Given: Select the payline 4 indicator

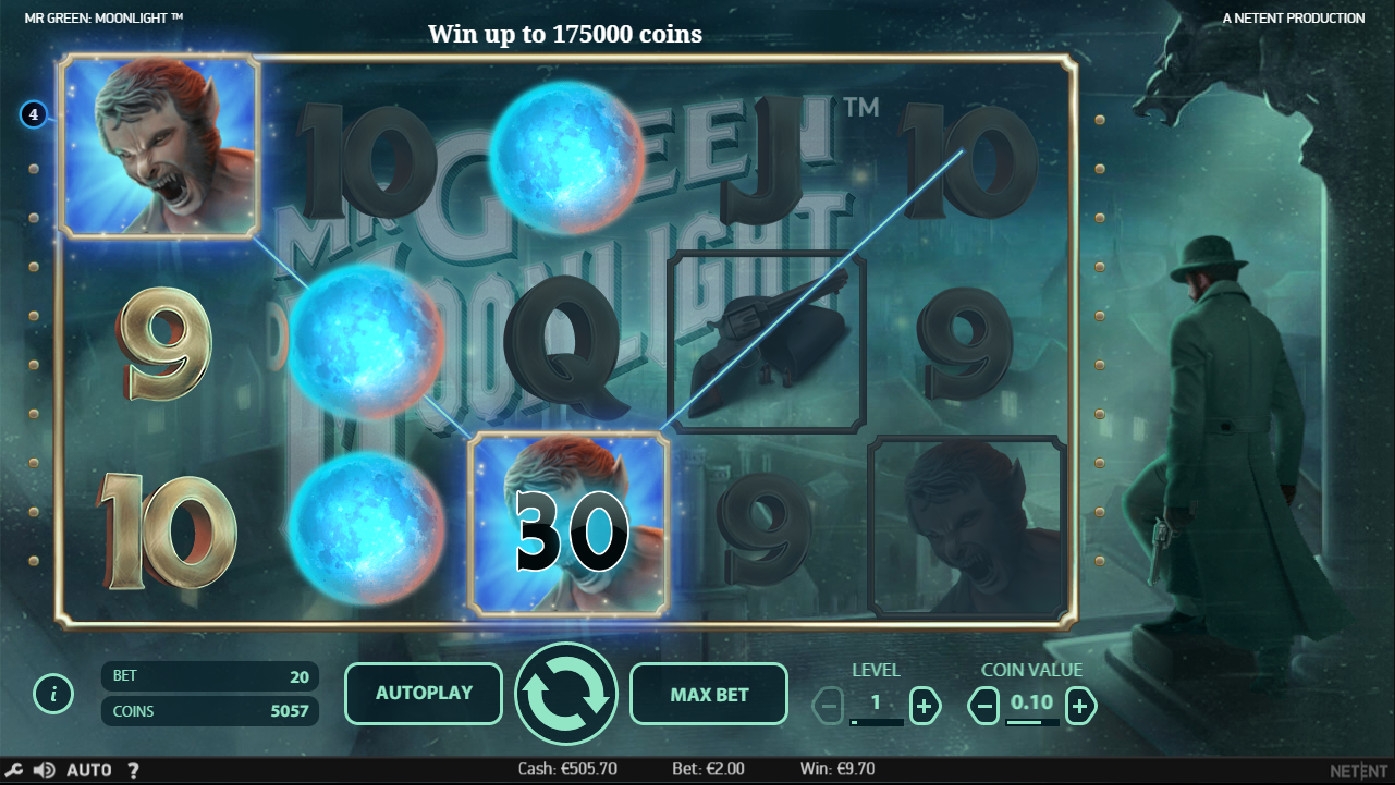Looking at the screenshot, I should [33, 115].
